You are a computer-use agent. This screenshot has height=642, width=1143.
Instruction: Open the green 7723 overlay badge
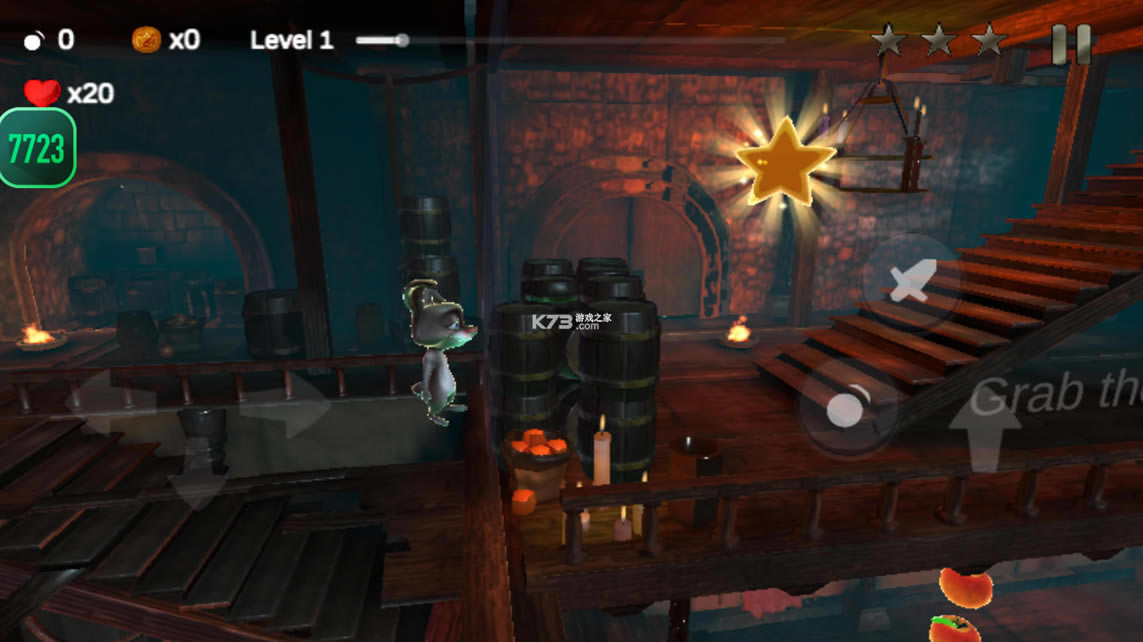click(x=37, y=149)
